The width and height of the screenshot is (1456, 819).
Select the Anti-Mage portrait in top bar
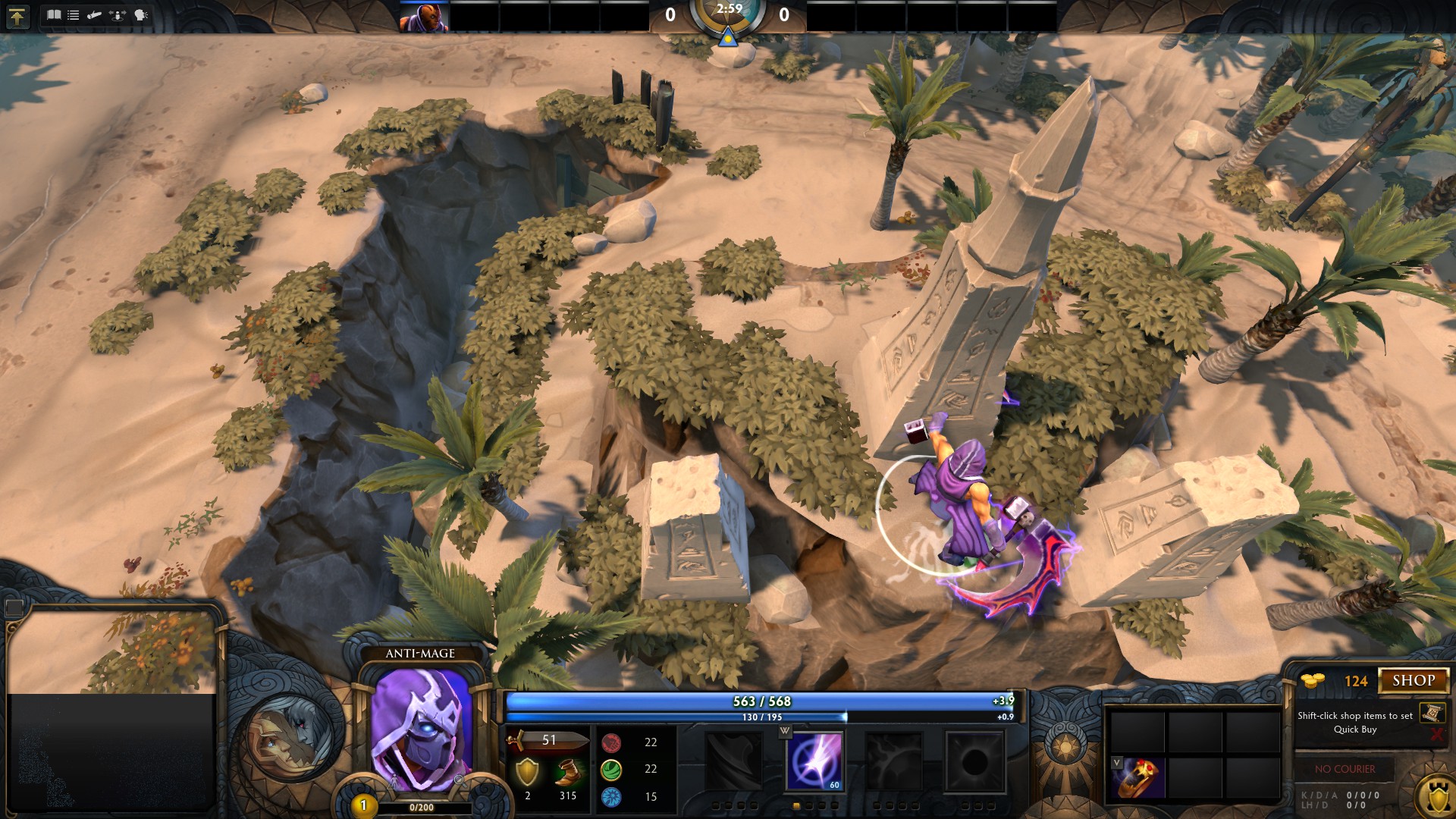[424, 17]
